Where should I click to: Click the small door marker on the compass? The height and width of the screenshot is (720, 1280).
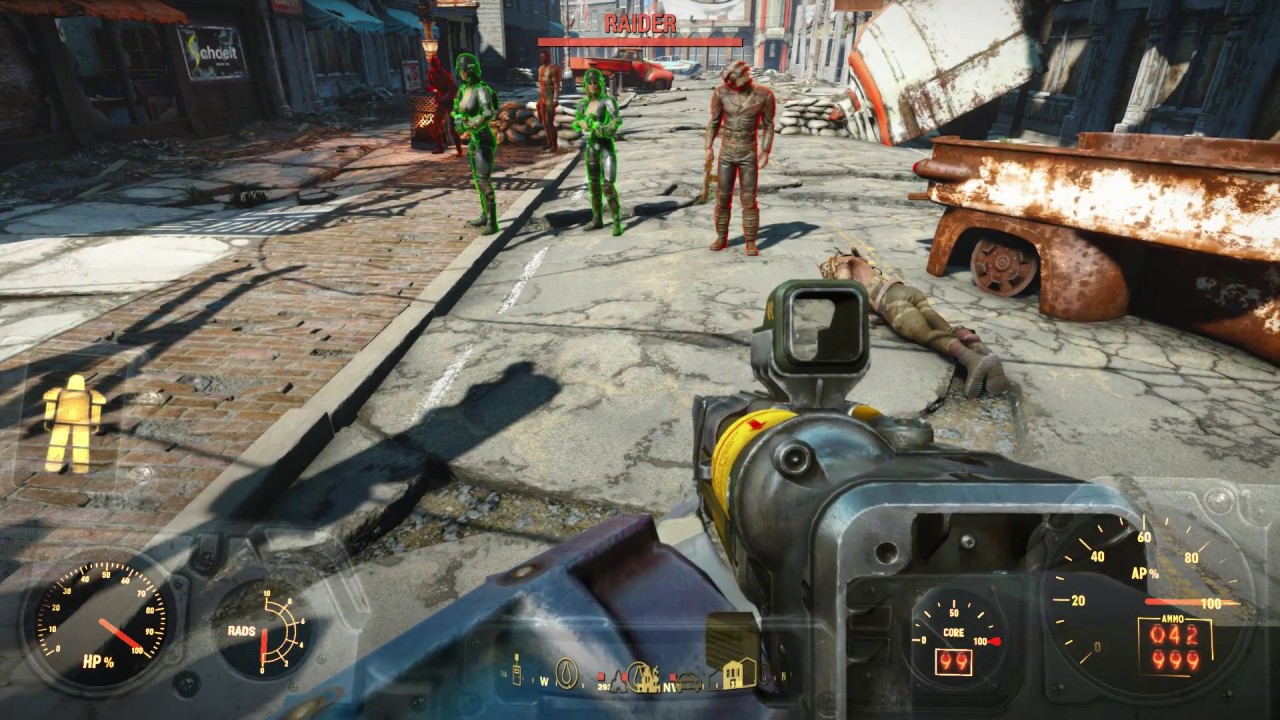coord(714,682)
